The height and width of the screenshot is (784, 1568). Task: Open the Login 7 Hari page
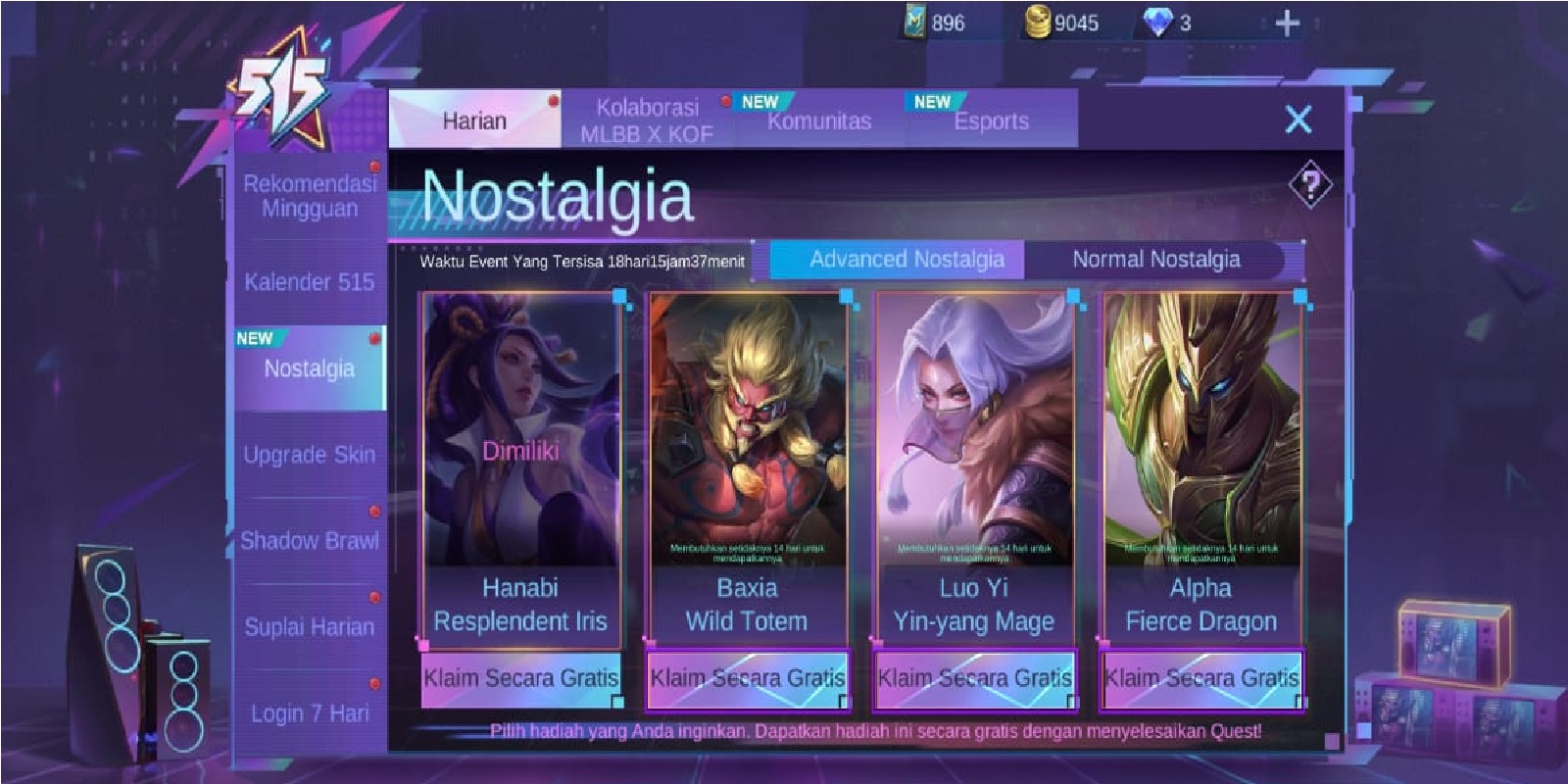tap(310, 713)
